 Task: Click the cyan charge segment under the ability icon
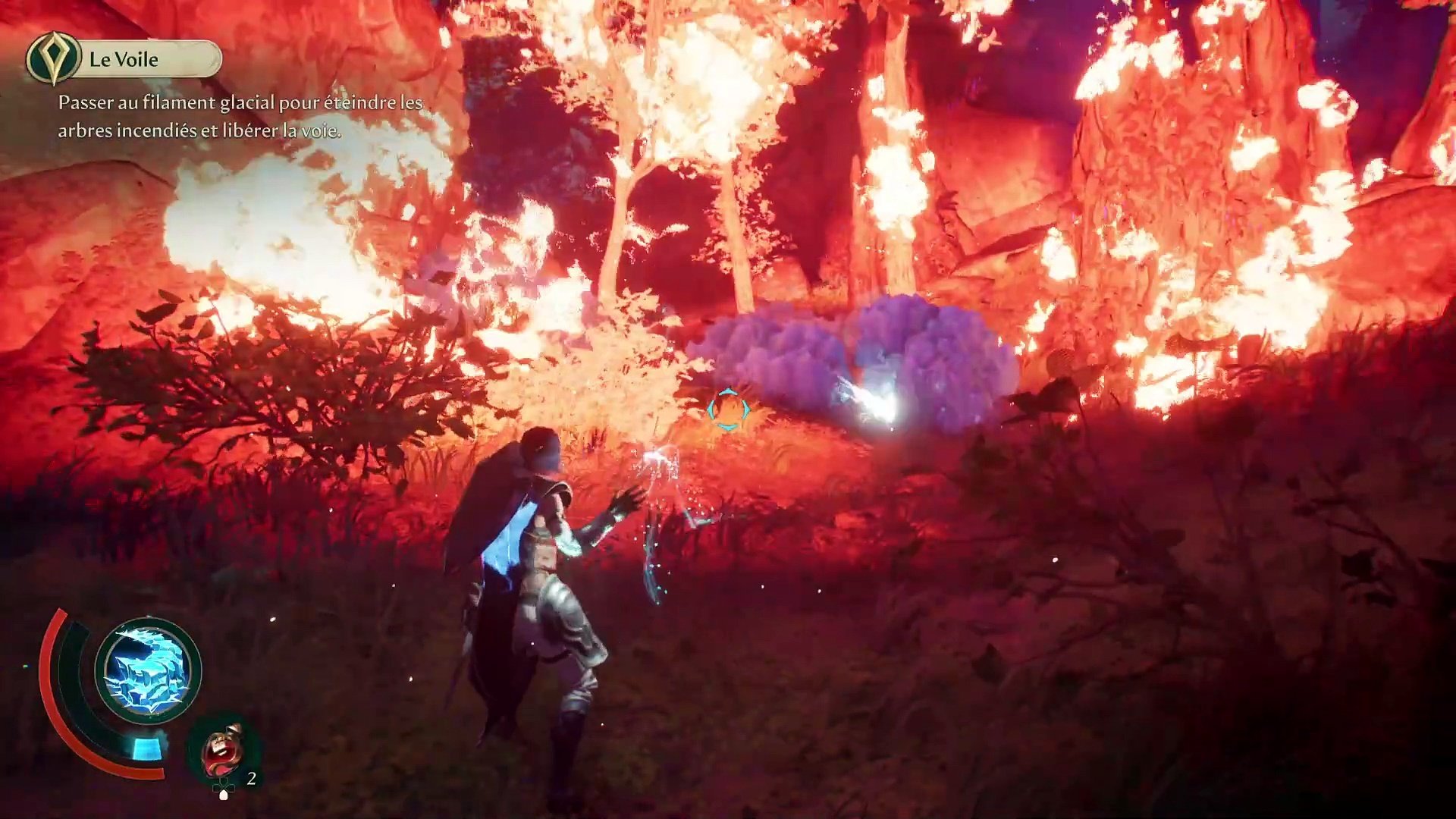point(146,749)
